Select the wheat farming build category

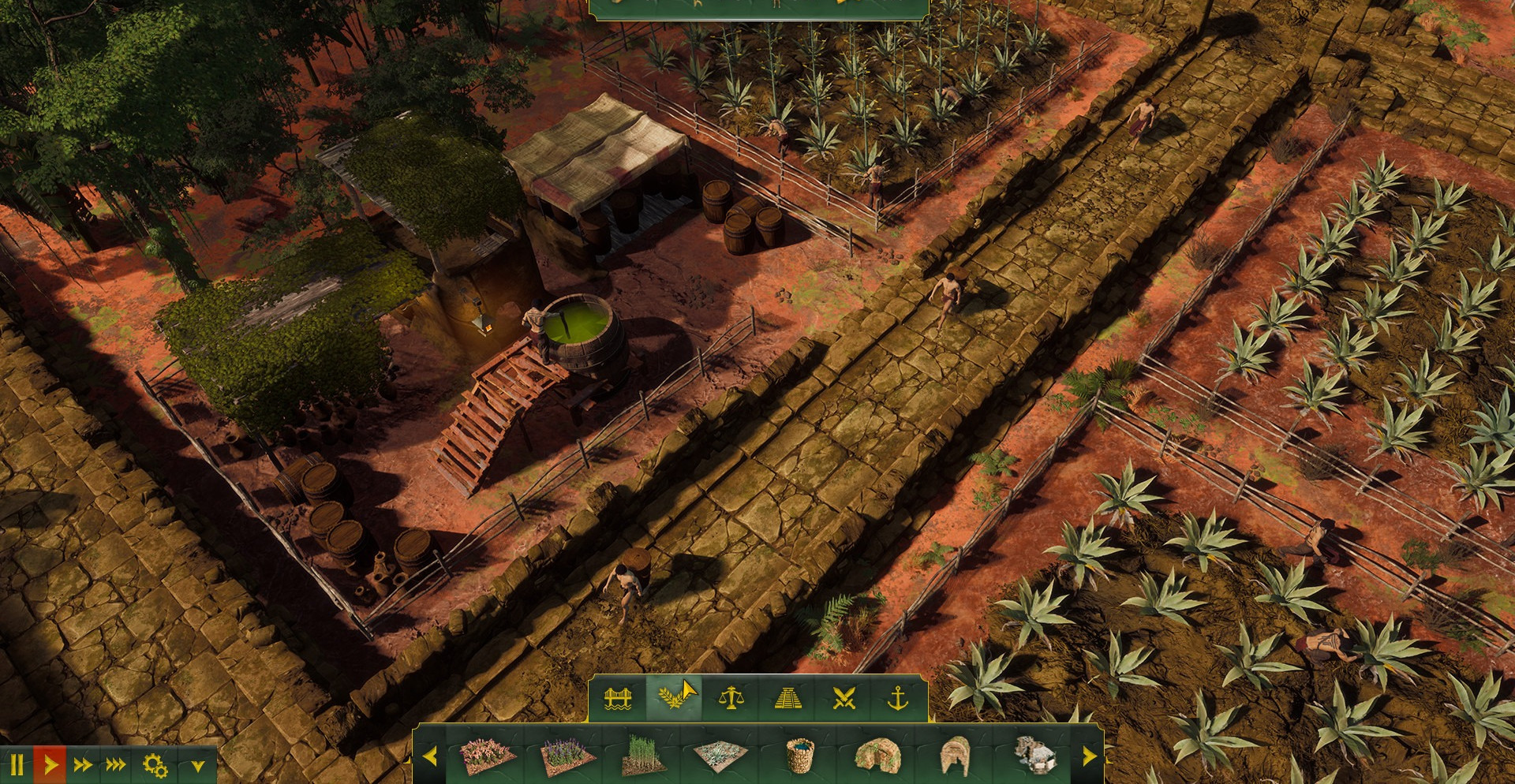point(674,699)
